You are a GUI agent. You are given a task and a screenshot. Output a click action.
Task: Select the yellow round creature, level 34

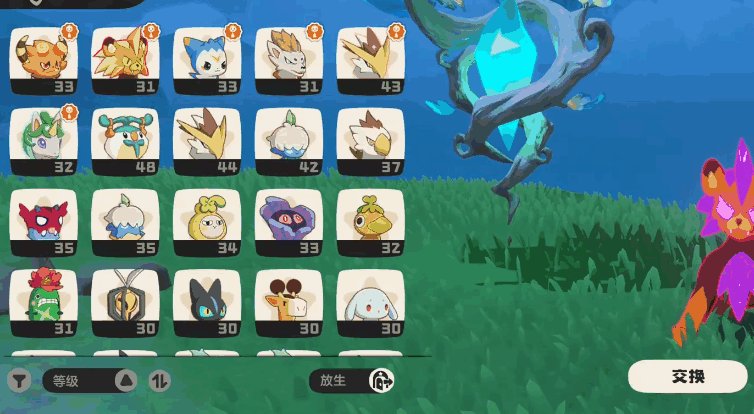(207, 222)
